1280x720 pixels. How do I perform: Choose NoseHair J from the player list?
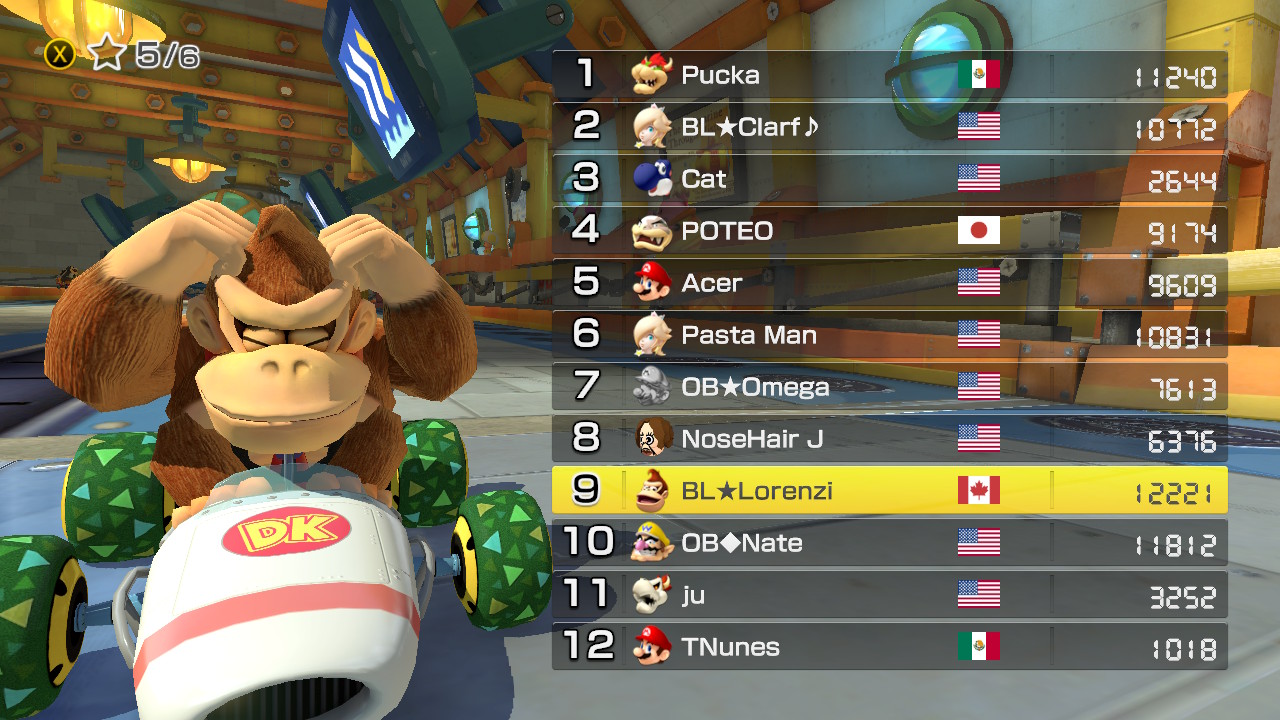tap(889, 439)
